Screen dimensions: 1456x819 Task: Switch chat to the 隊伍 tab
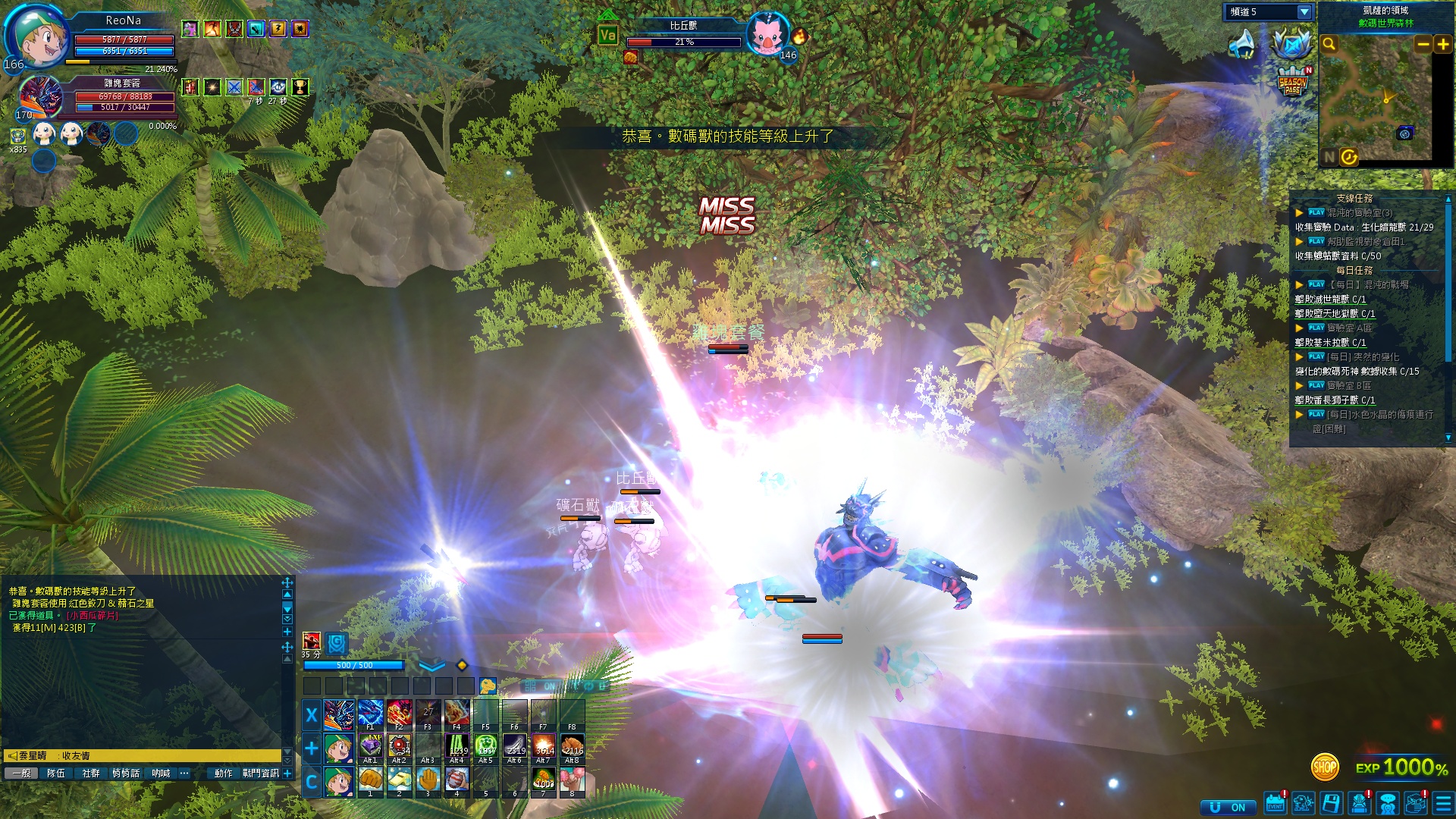[x=56, y=773]
